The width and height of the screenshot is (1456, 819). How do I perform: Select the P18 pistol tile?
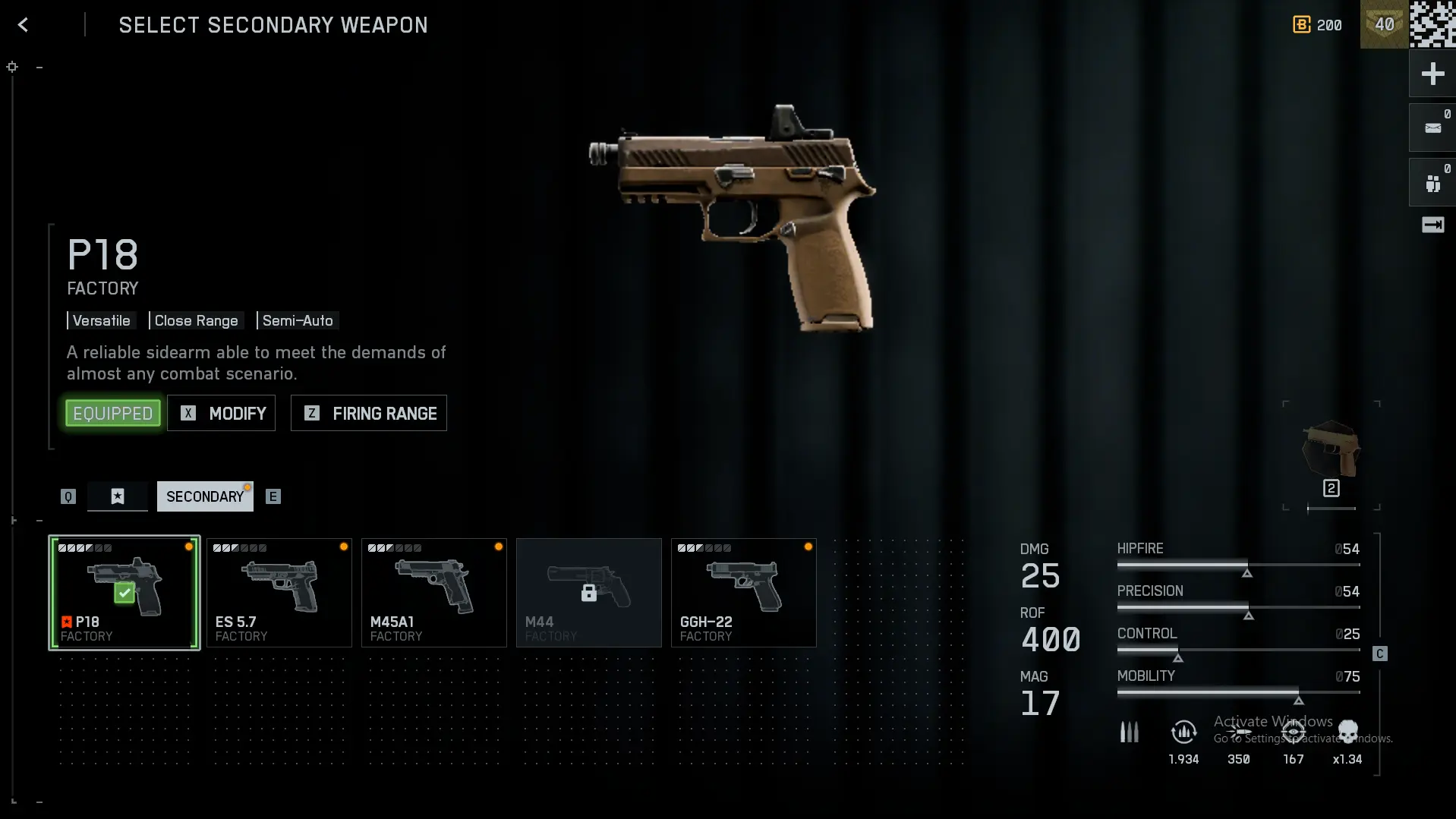click(x=124, y=593)
